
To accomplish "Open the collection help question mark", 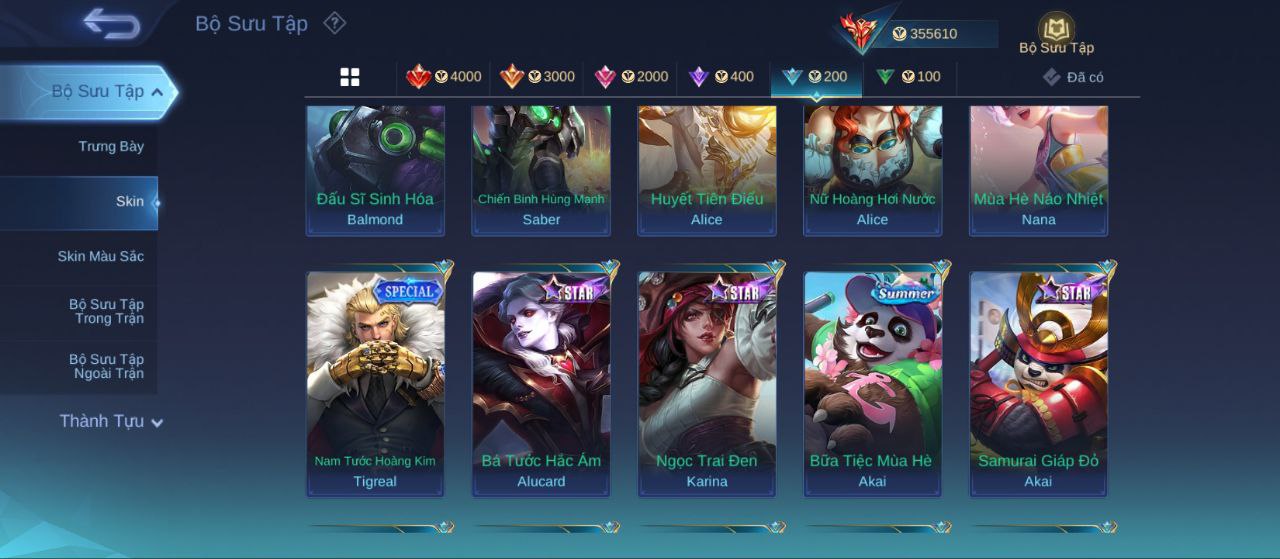I will point(335,23).
